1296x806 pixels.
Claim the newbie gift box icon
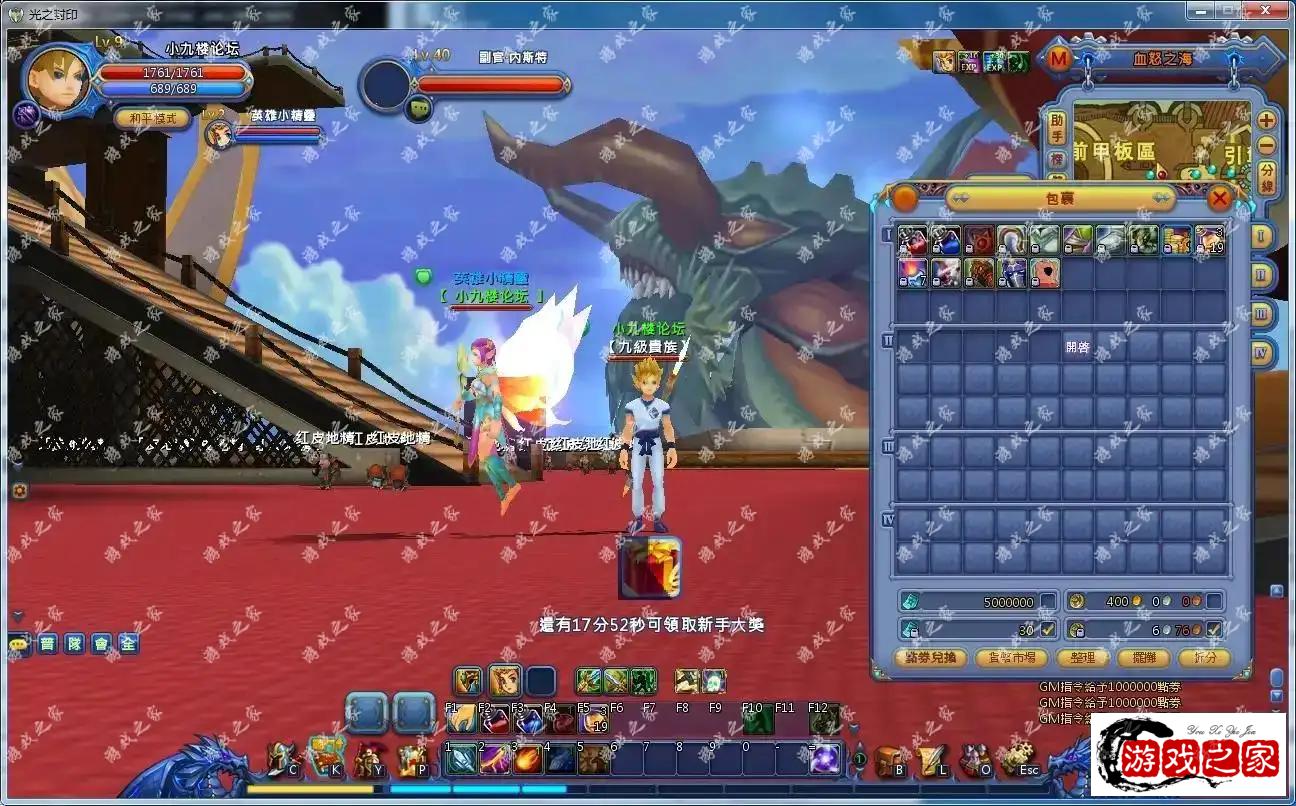(650, 567)
